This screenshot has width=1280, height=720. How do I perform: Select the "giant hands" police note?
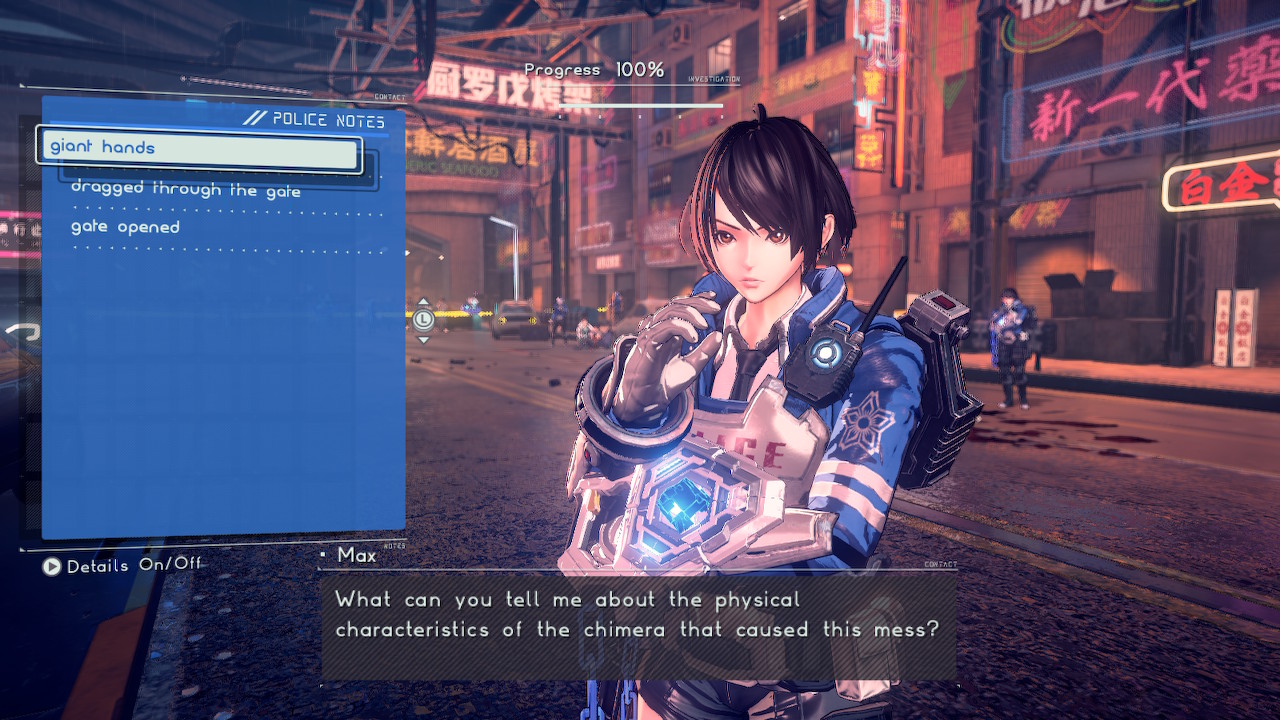click(200, 149)
